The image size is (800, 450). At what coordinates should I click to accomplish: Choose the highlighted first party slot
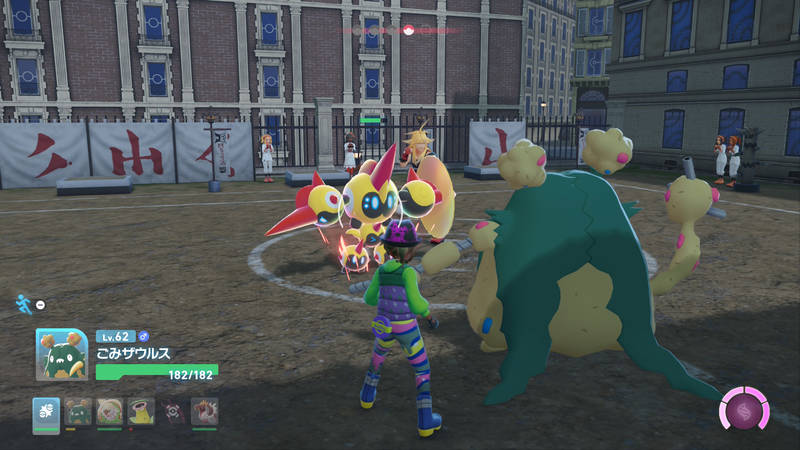(x=46, y=411)
